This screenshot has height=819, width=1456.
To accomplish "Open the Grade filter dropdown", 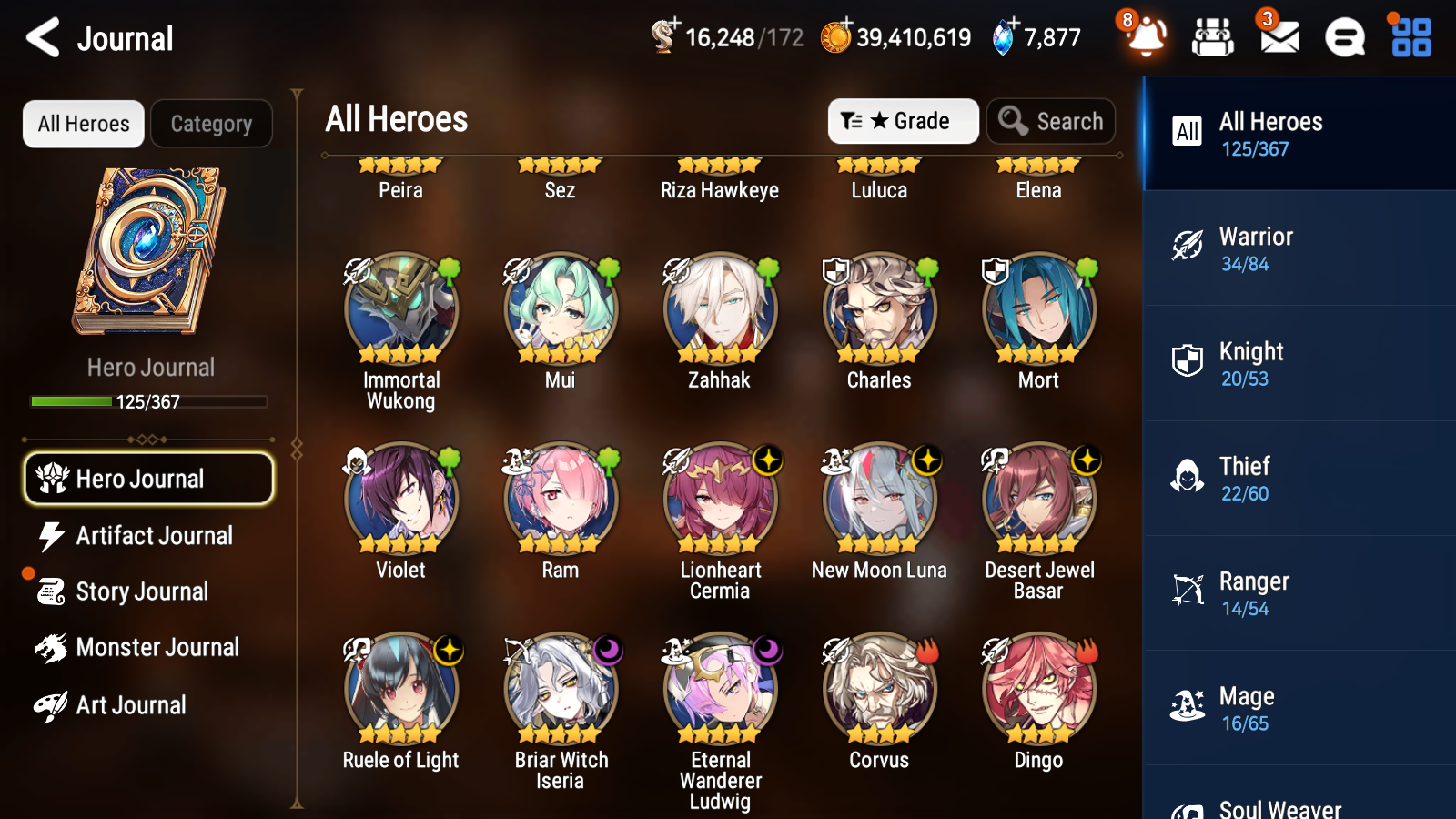I will coord(903,121).
